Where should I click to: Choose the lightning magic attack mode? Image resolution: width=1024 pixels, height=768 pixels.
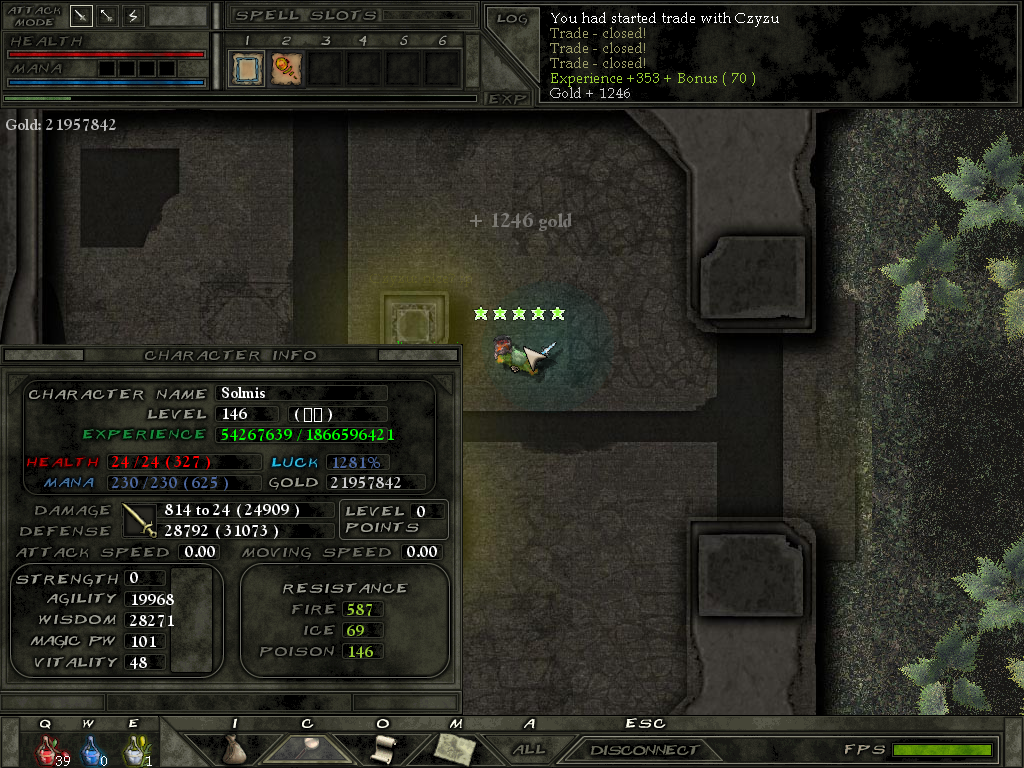[133, 16]
